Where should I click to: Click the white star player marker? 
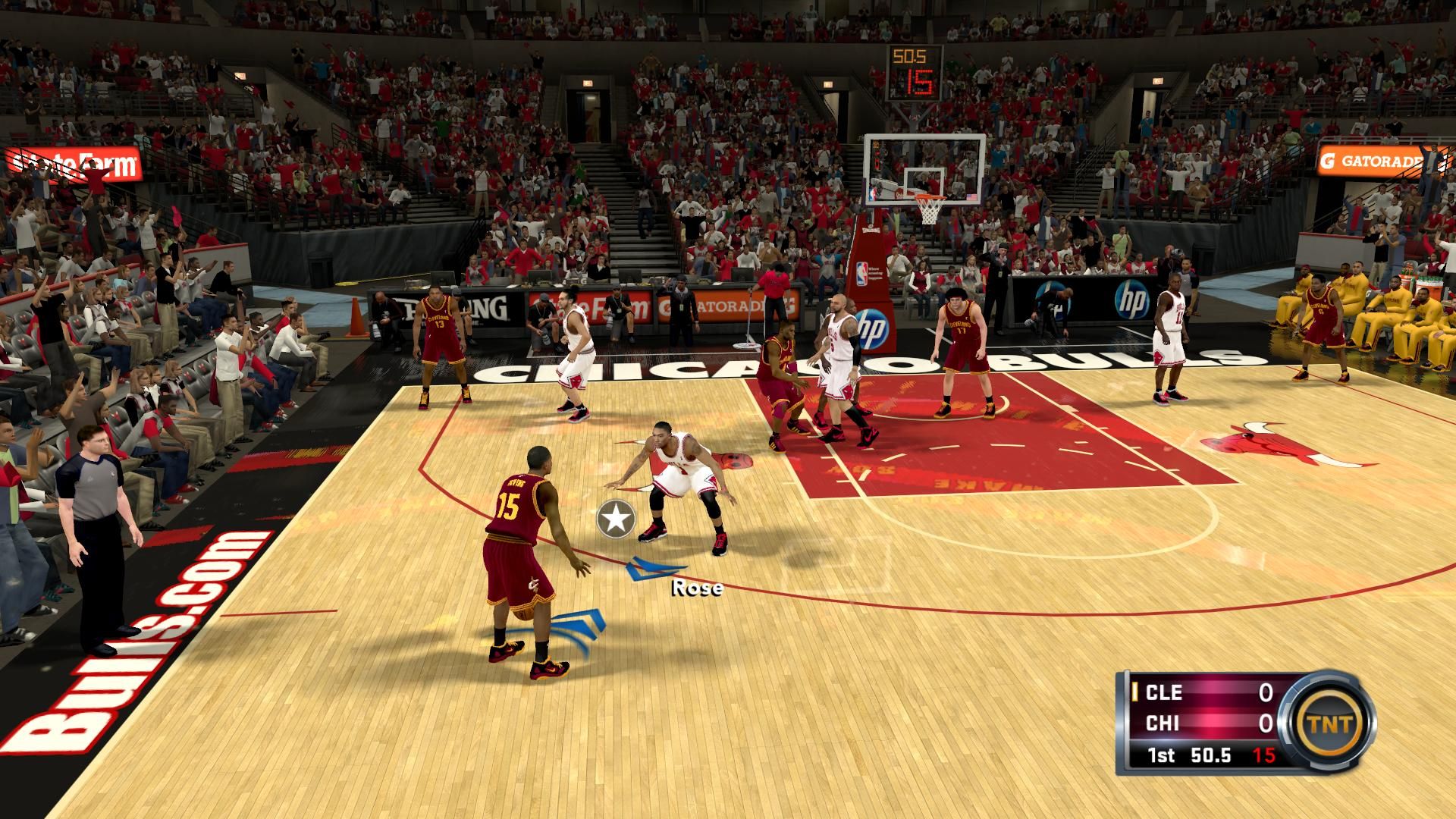[x=616, y=519]
